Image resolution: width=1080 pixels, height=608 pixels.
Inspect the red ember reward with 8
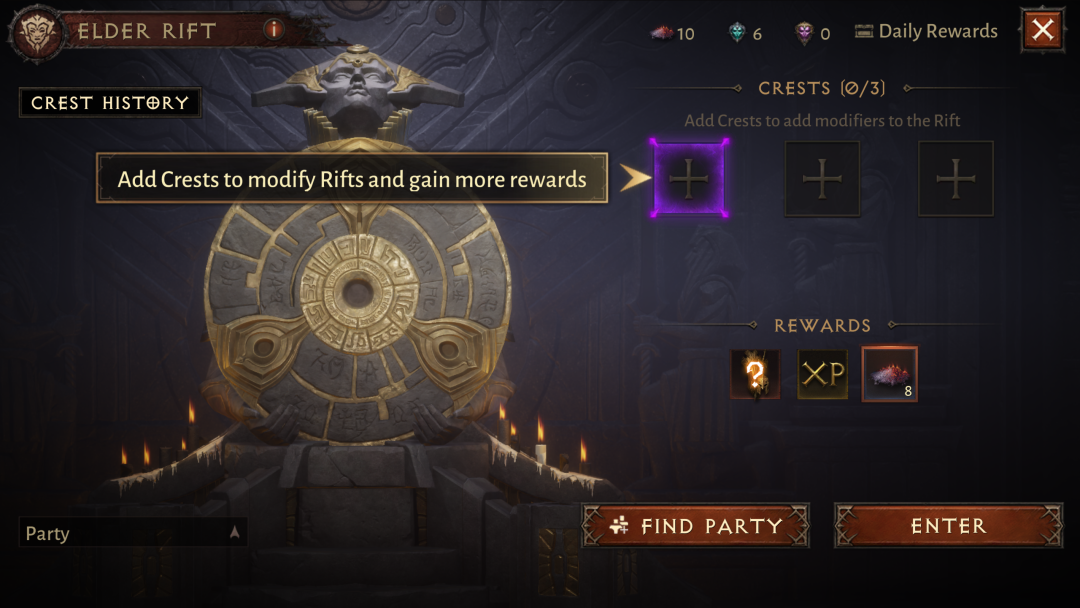click(889, 374)
